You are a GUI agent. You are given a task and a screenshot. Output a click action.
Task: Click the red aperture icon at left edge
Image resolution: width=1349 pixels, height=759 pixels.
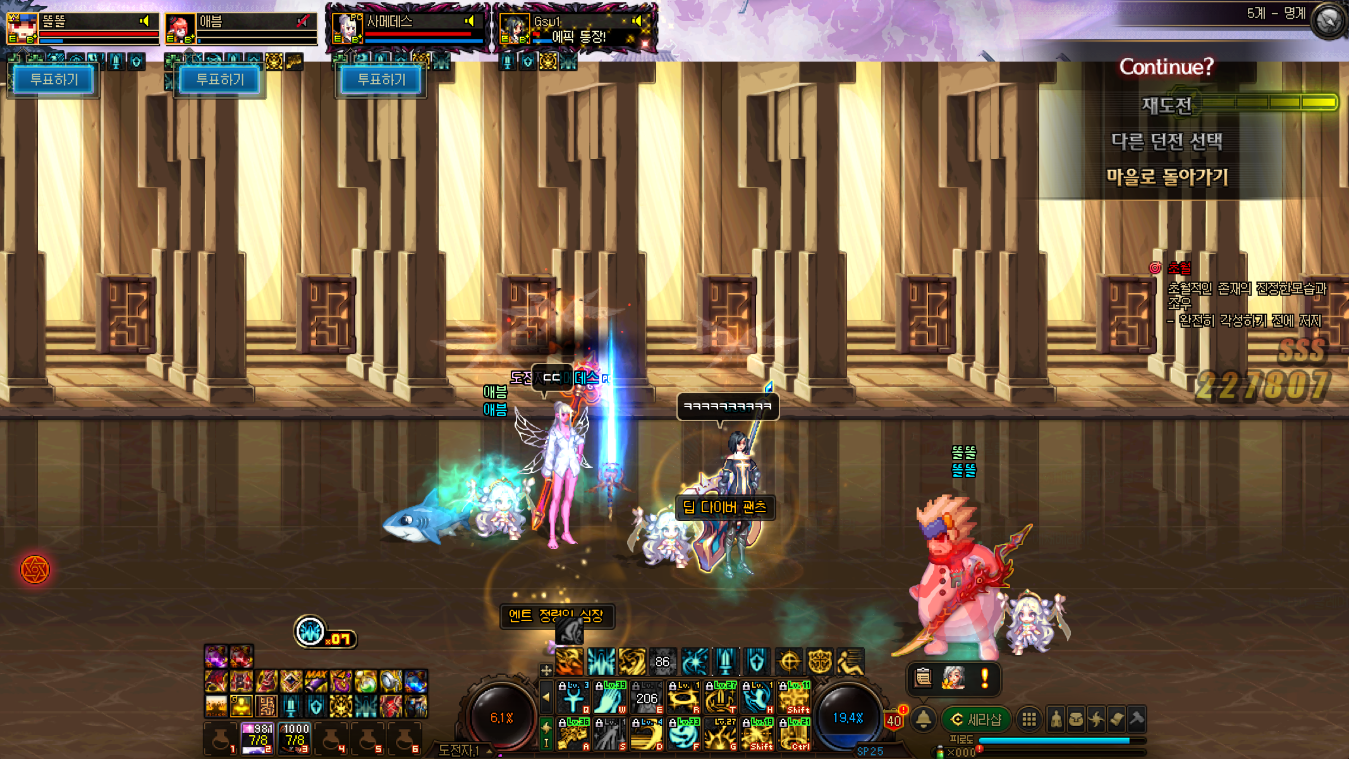pyautogui.click(x=35, y=570)
